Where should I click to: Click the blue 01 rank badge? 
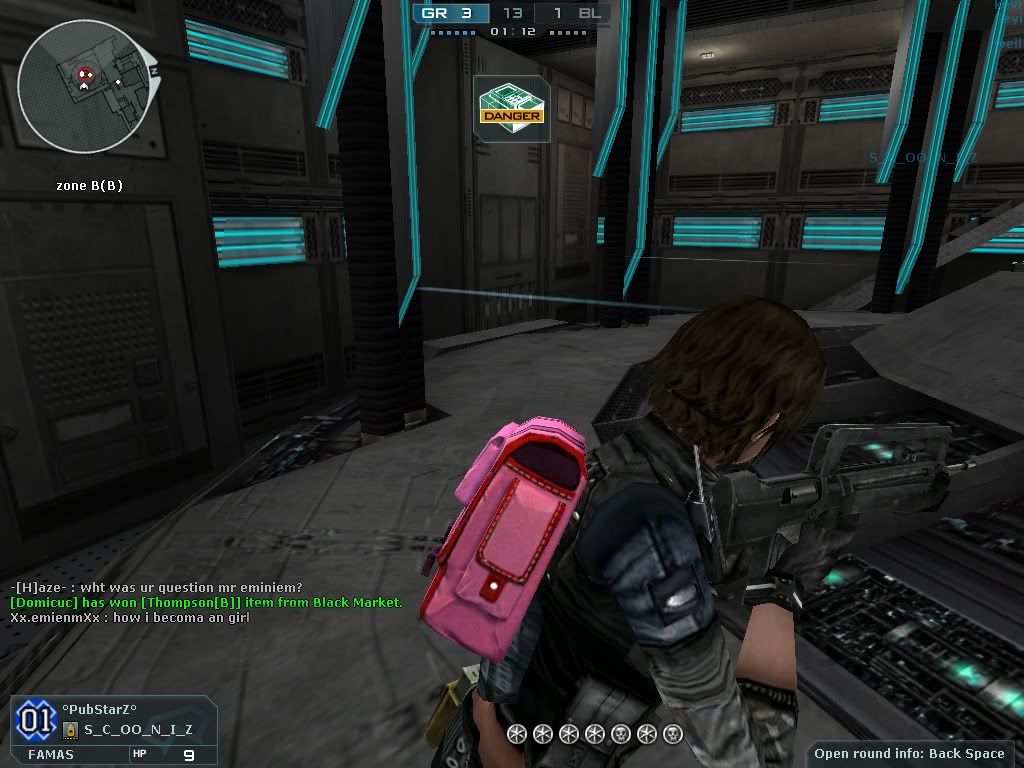(34, 720)
